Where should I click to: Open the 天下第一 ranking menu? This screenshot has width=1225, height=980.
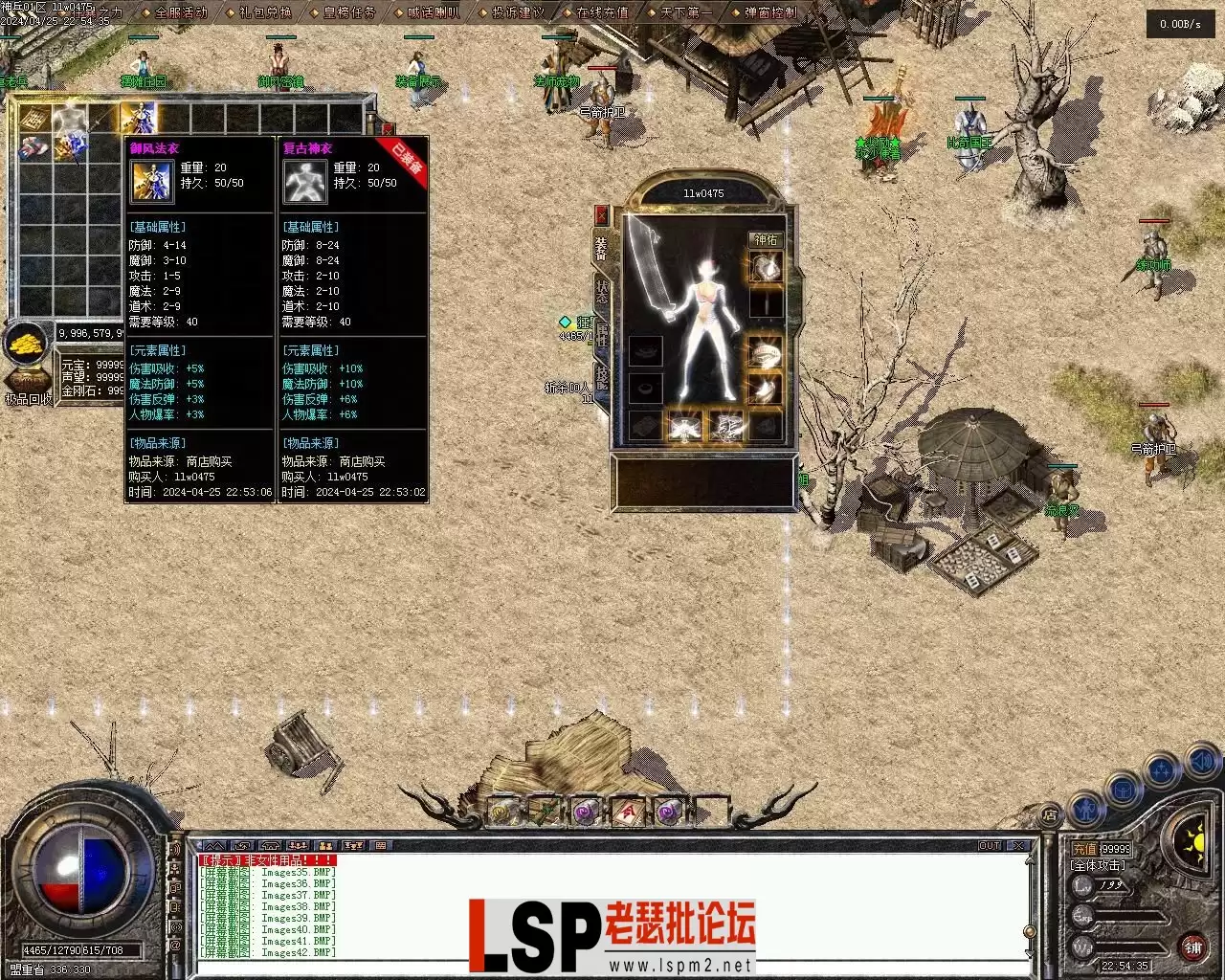686,12
